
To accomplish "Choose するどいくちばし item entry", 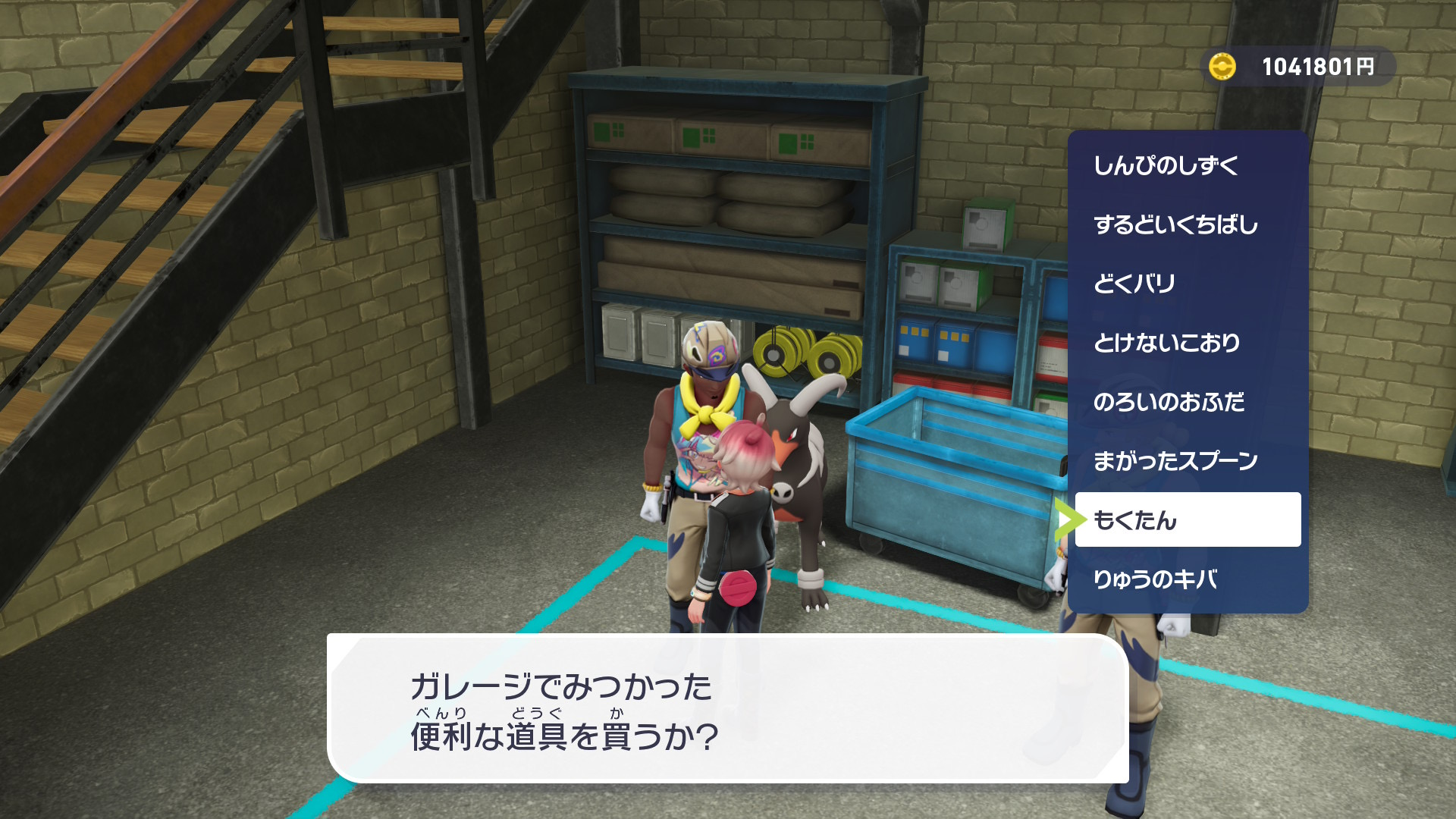I will pyautogui.click(x=1188, y=224).
